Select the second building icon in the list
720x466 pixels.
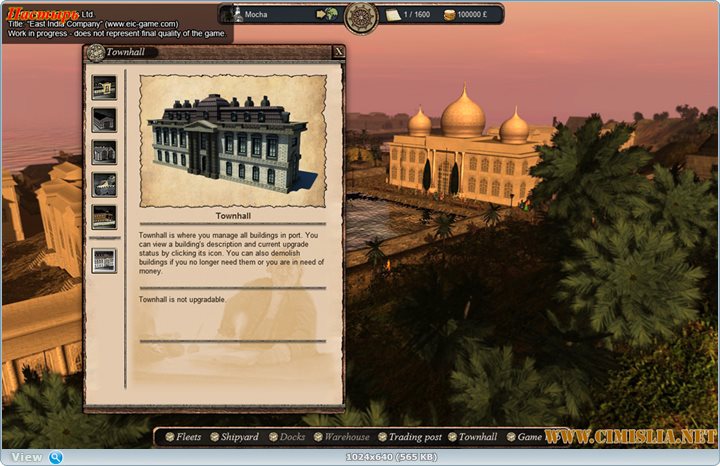pyautogui.click(x=104, y=120)
